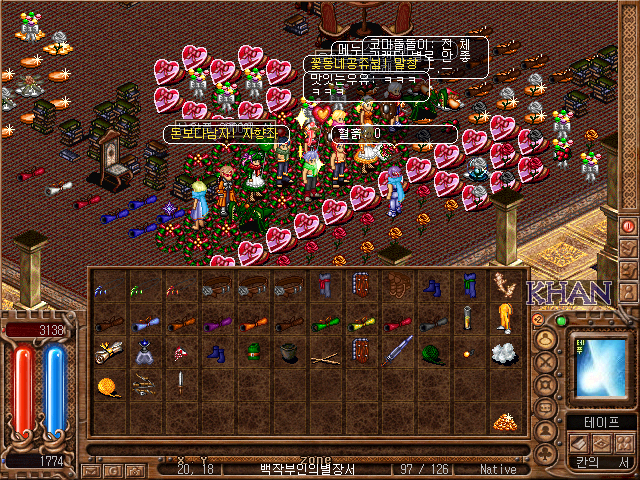Select the orange yarn ball item
The image size is (640, 480).
pyautogui.click(x=108, y=386)
